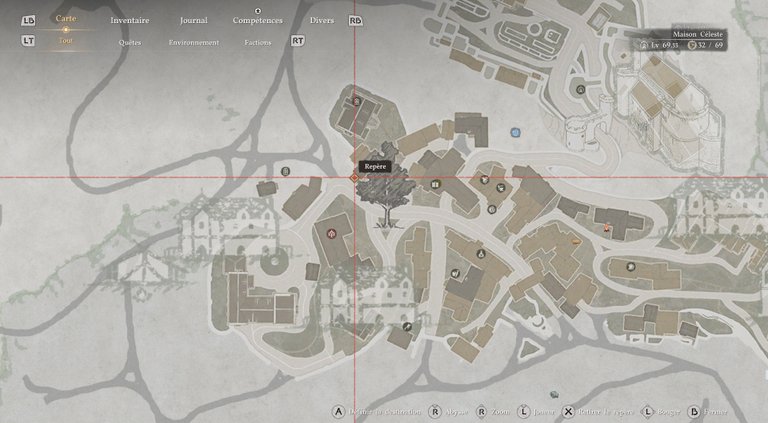Select the orange Repère diamond marker

354,177
